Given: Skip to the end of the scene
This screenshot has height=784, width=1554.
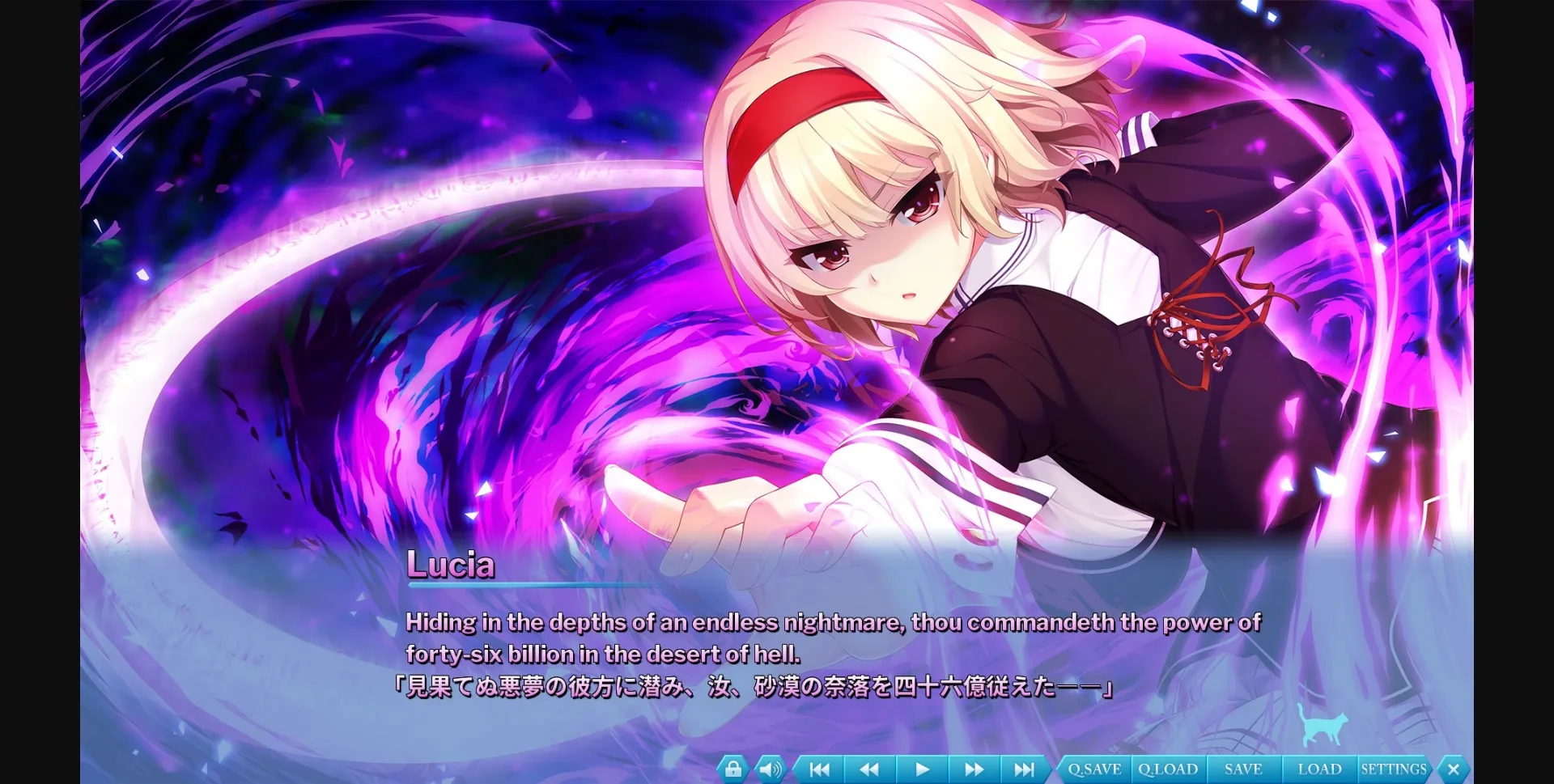Looking at the screenshot, I should [x=1025, y=769].
